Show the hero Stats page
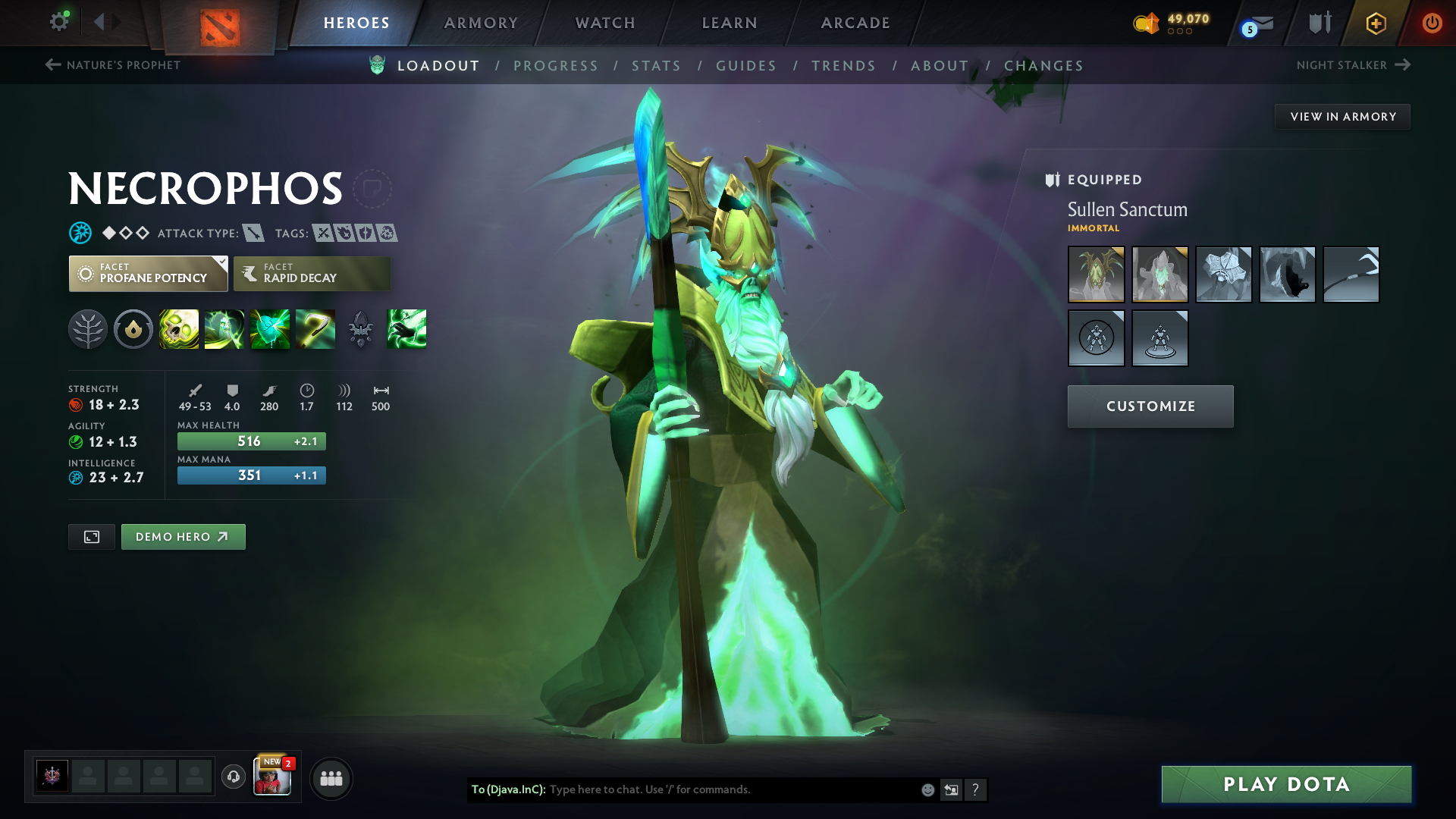The height and width of the screenshot is (819, 1456). tap(656, 66)
